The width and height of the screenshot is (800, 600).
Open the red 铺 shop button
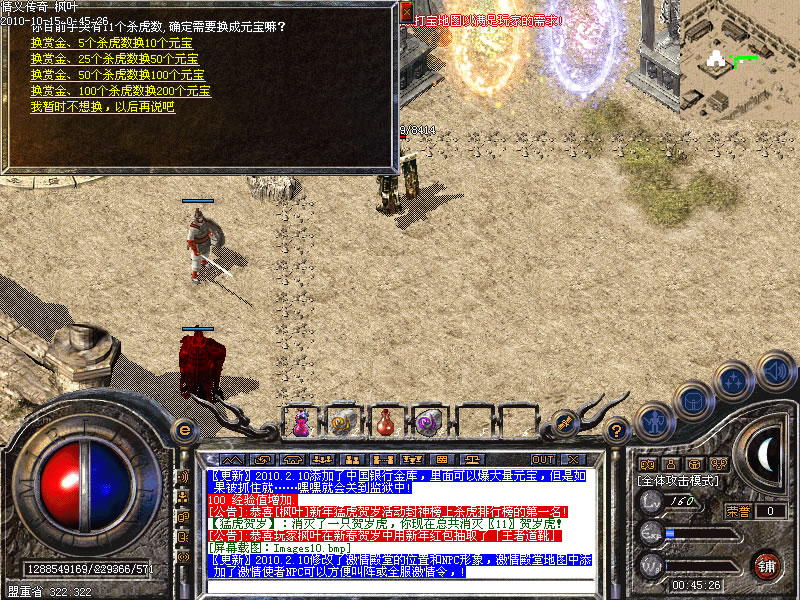click(767, 565)
